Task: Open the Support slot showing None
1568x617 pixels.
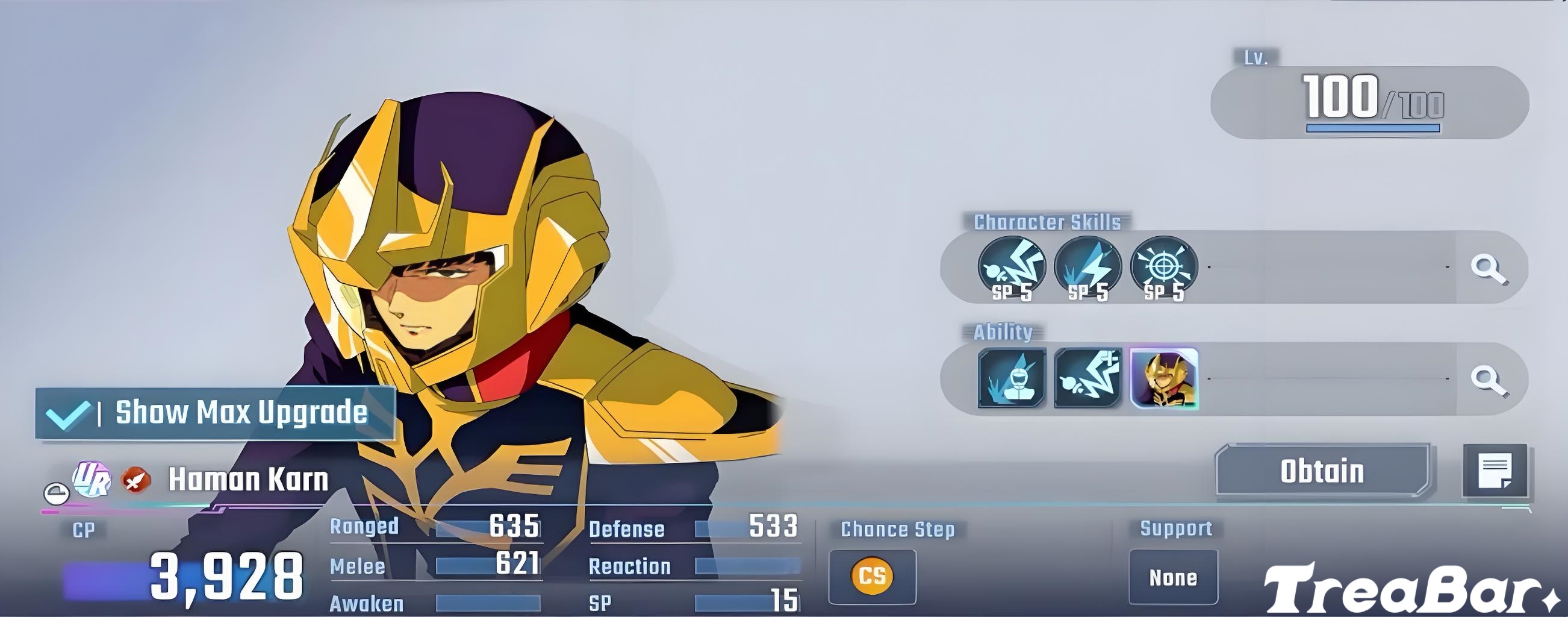Action: (1174, 575)
